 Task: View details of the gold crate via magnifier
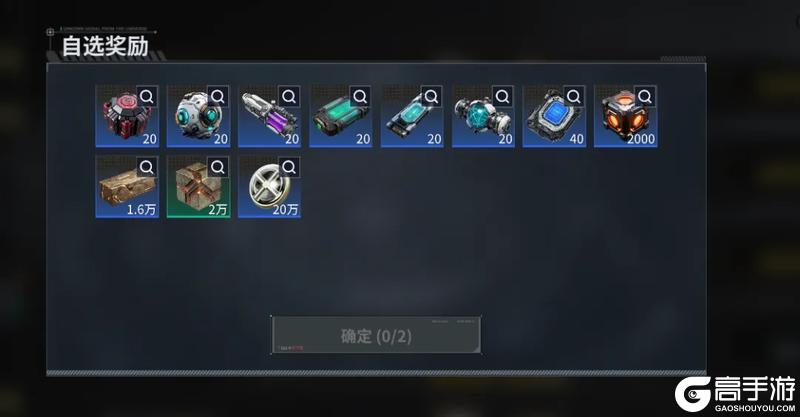[x=147, y=167]
